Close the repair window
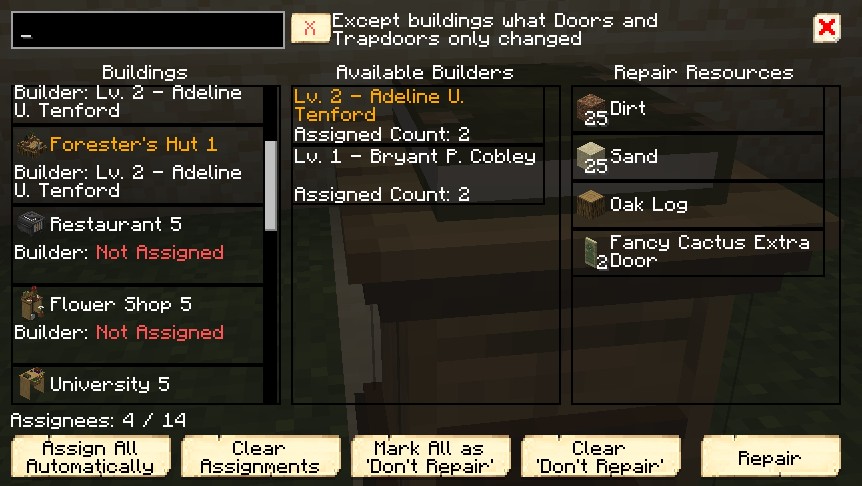 click(x=827, y=28)
